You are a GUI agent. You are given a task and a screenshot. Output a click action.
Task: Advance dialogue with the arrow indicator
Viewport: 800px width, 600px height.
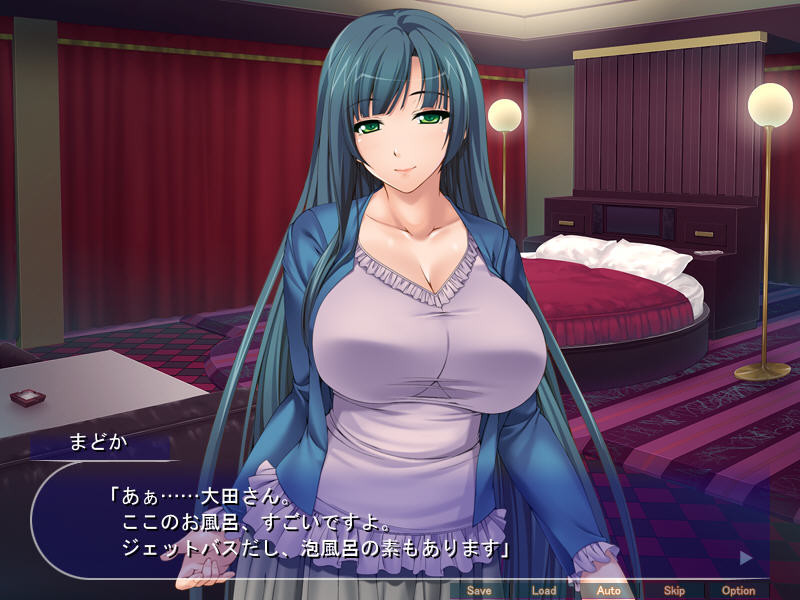tap(745, 556)
